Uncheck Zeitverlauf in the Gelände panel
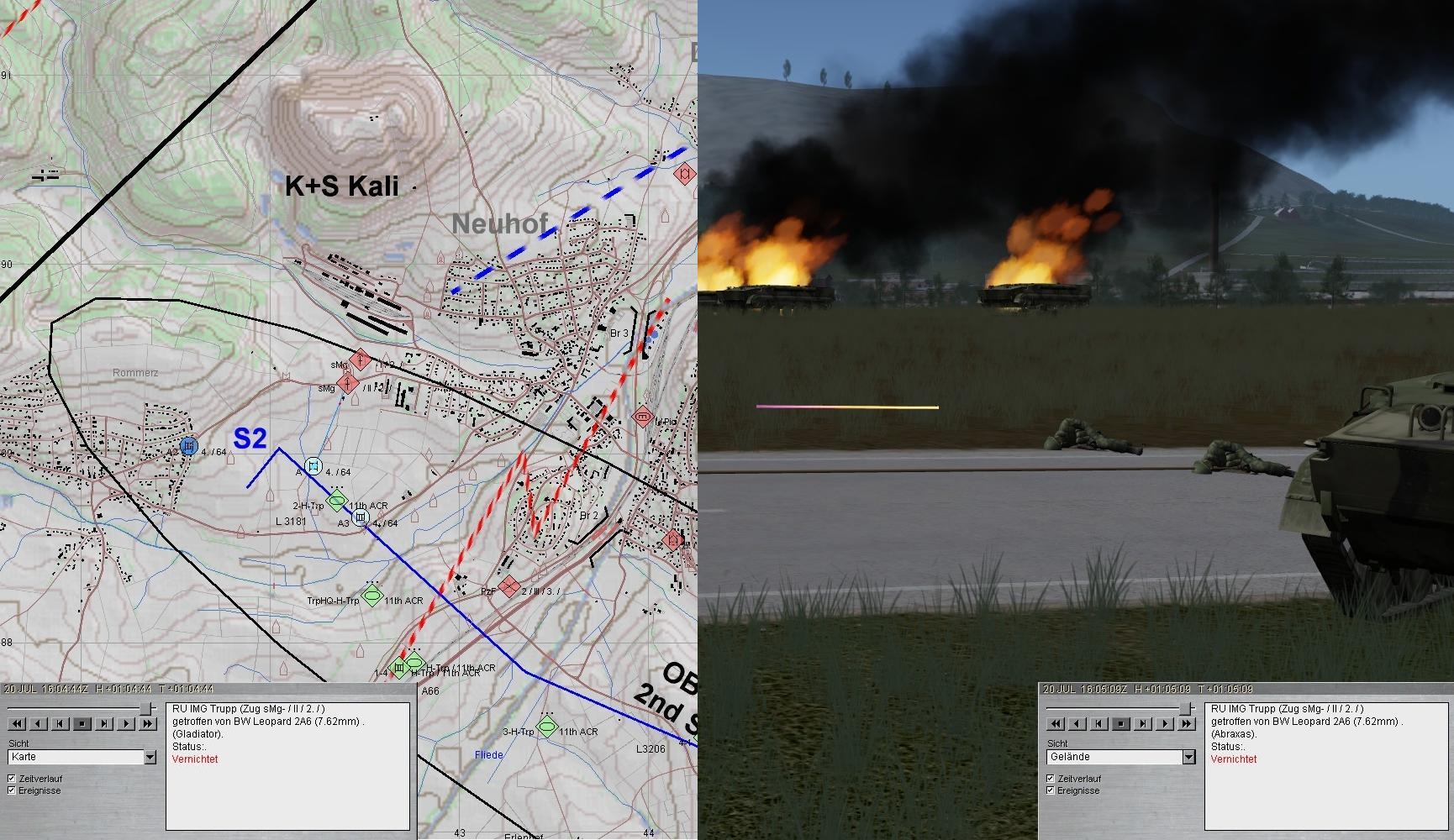This screenshot has width=1454, height=840. [1051, 779]
